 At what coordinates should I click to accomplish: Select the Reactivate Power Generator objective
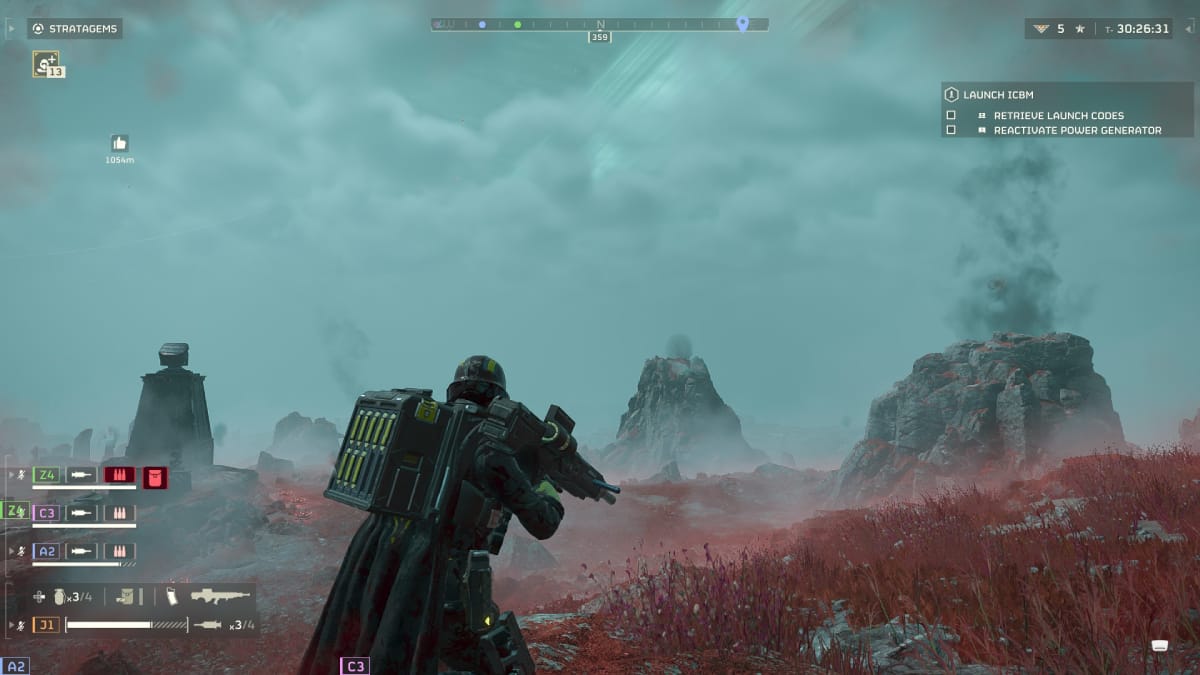click(1077, 131)
